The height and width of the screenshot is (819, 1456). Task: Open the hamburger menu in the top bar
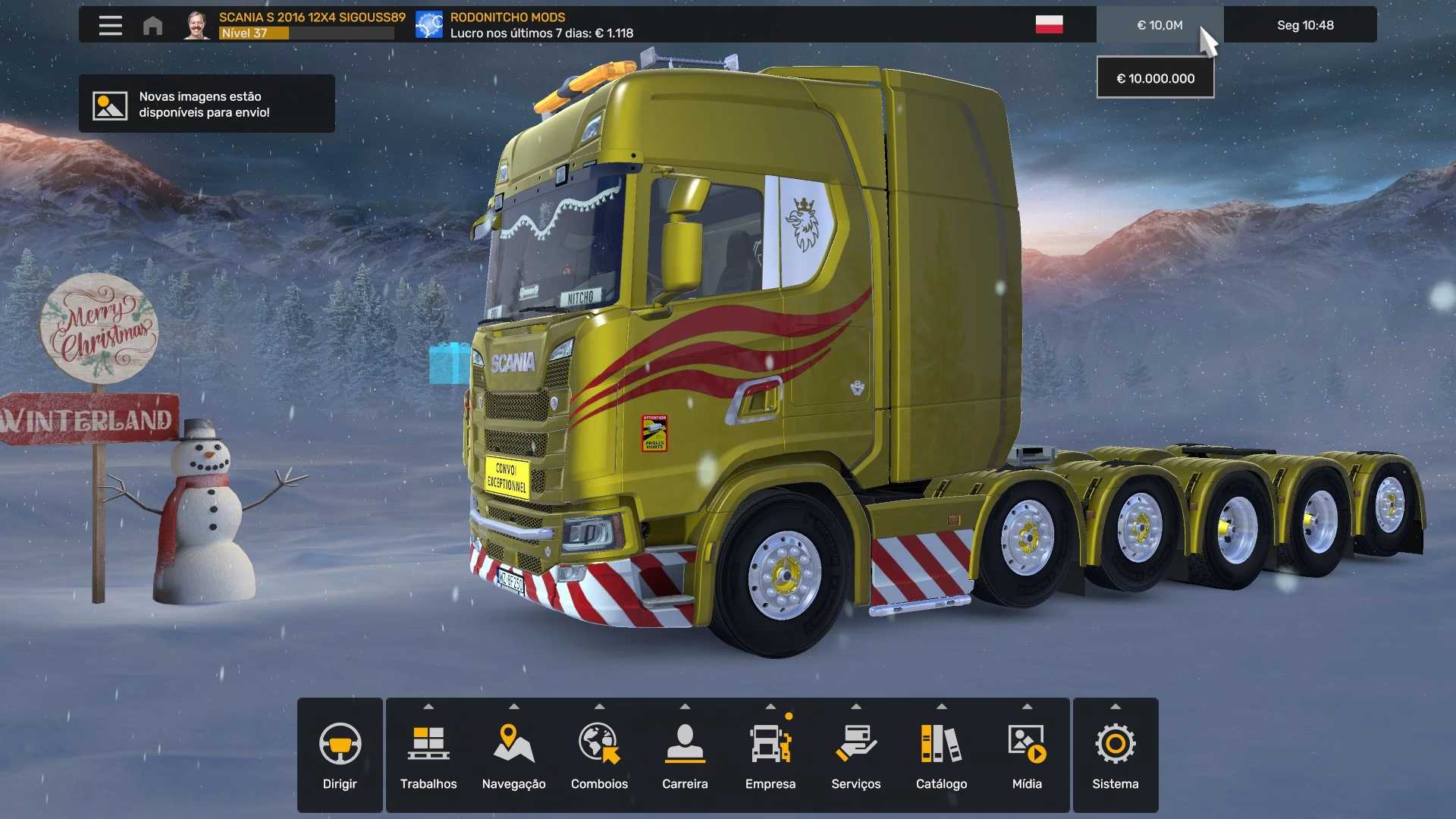pyautogui.click(x=110, y=25)
